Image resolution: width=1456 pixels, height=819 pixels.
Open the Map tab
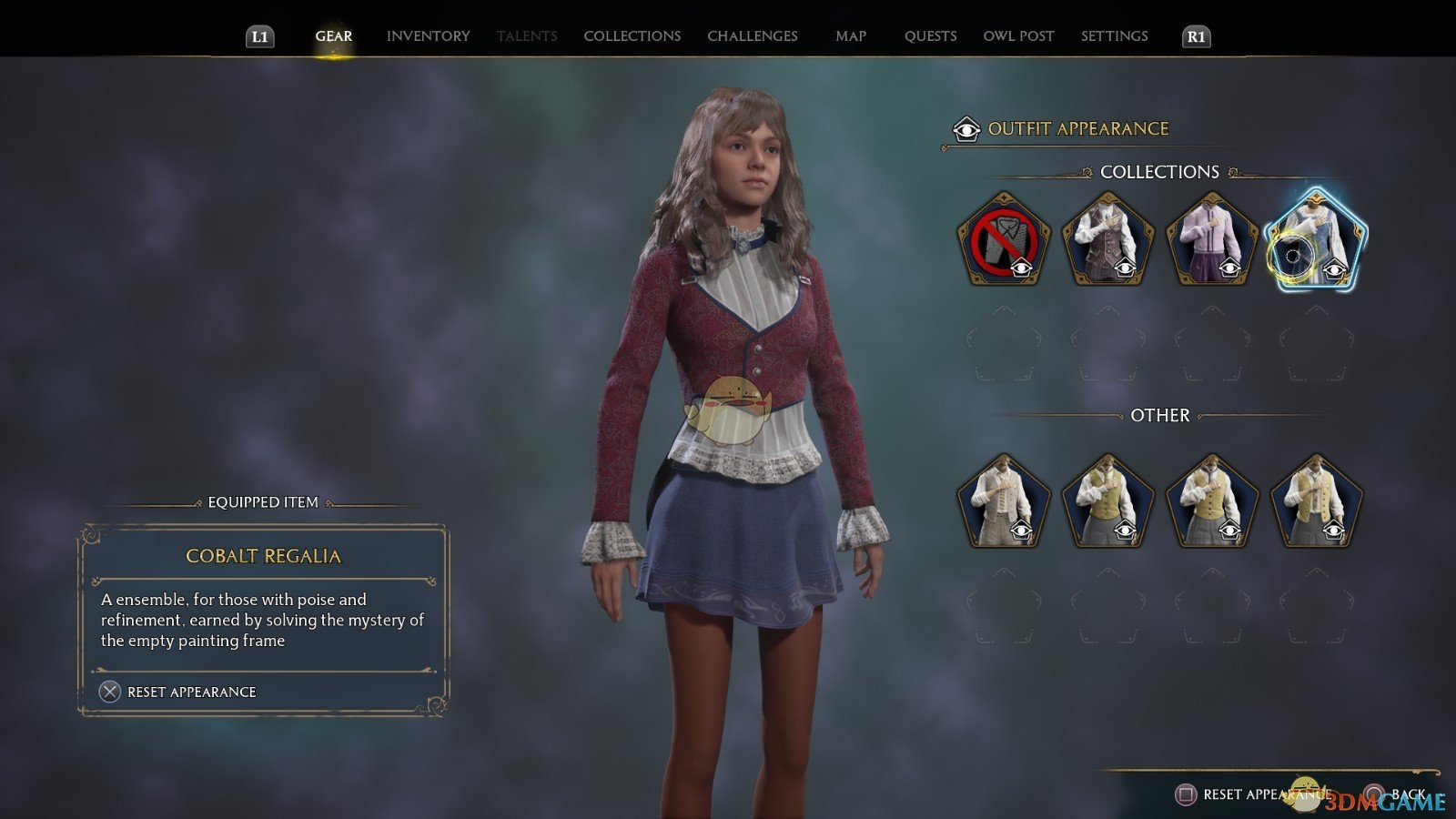(x=850, y=36)
